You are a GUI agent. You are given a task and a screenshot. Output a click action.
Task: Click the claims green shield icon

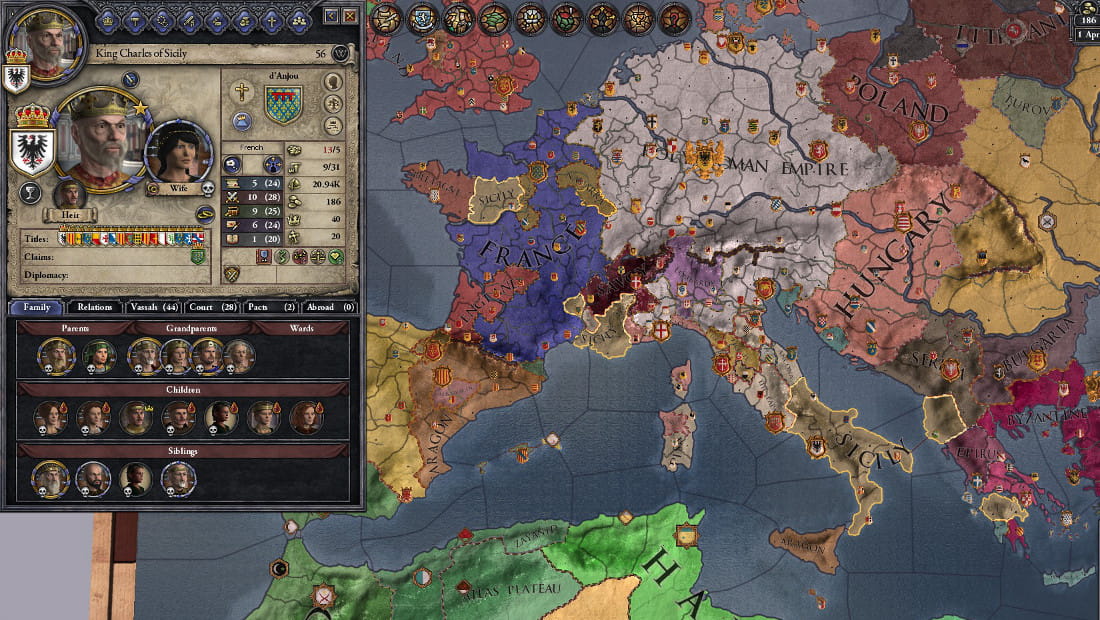tap(198, 257)
